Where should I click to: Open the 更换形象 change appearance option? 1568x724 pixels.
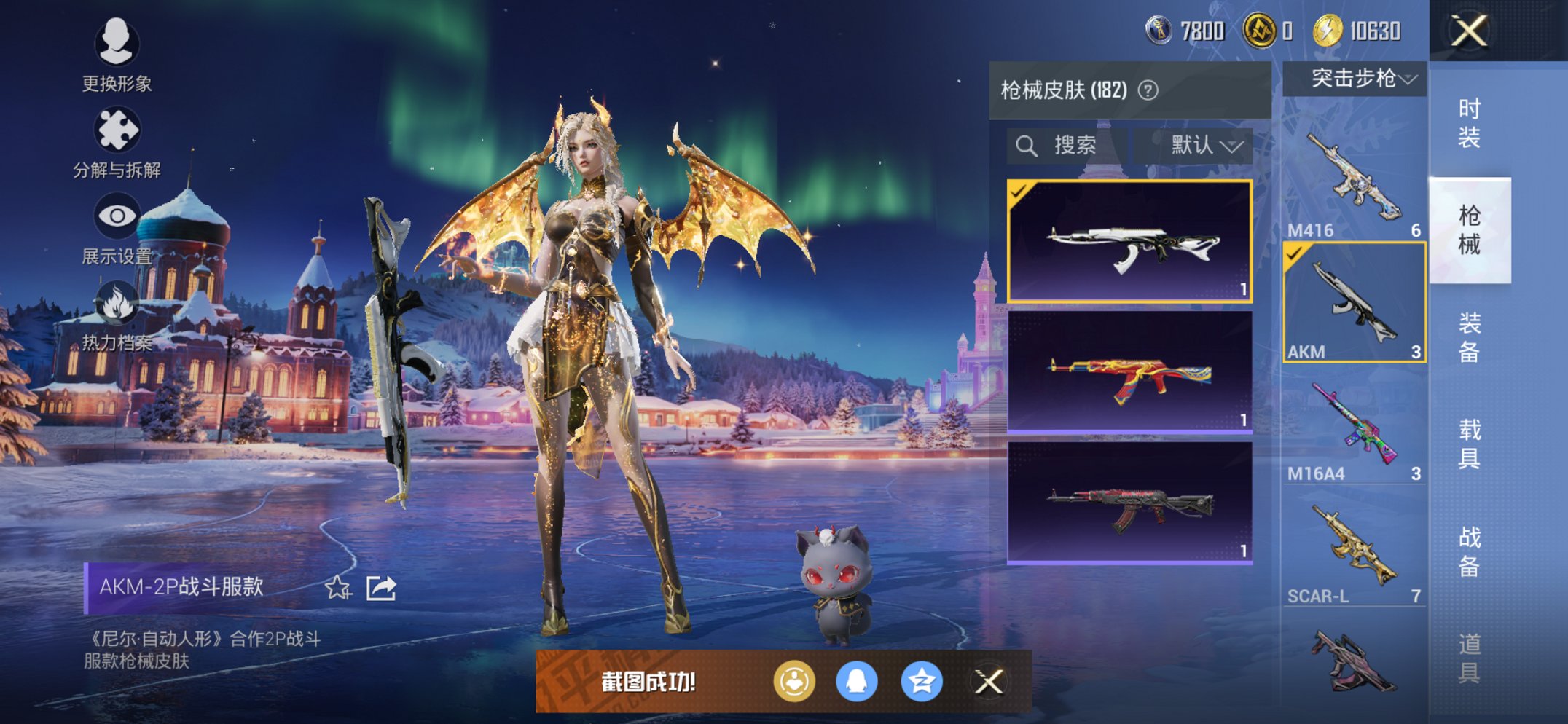(117, 55)
